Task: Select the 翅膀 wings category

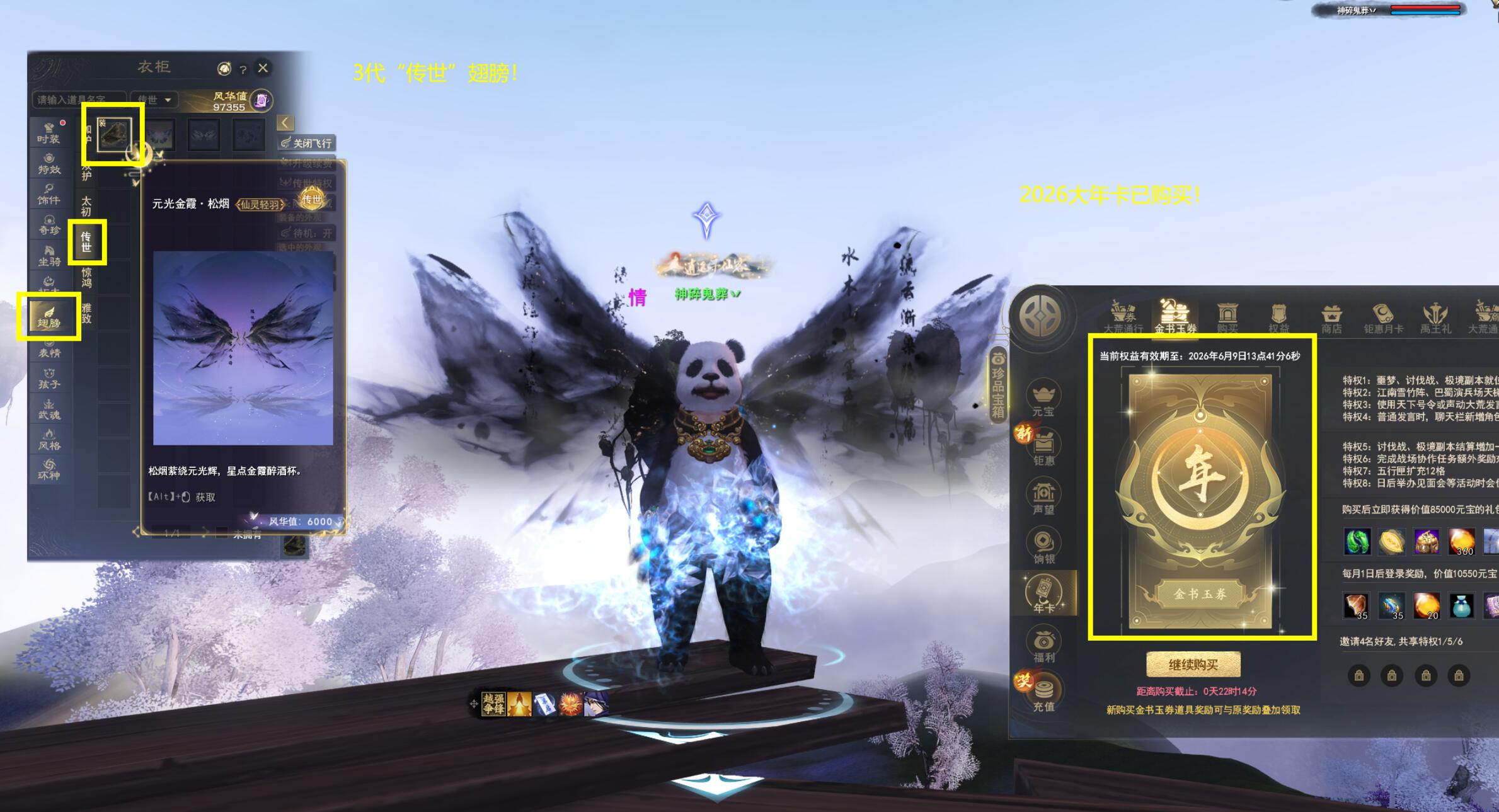Action: (x=49, y=317)
